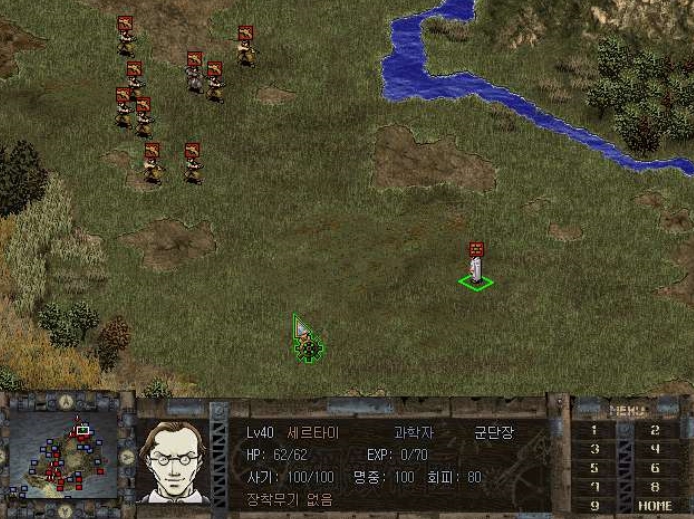Activate group number 6
Viewport: 694px width, 519px height.
(x=655, y=468)
